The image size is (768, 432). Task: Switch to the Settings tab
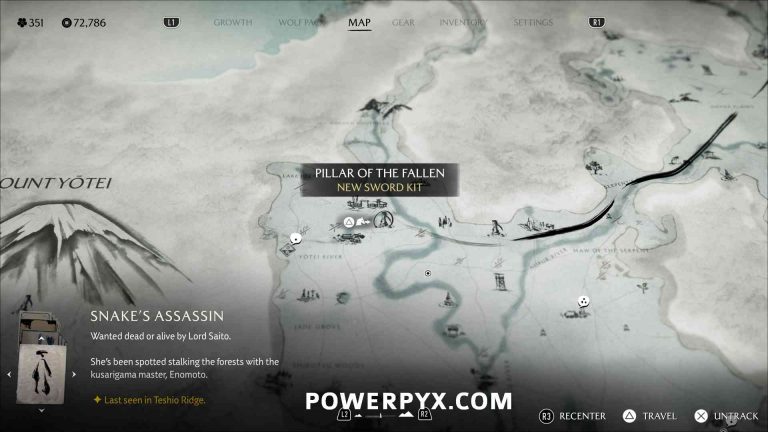point(533,21)
